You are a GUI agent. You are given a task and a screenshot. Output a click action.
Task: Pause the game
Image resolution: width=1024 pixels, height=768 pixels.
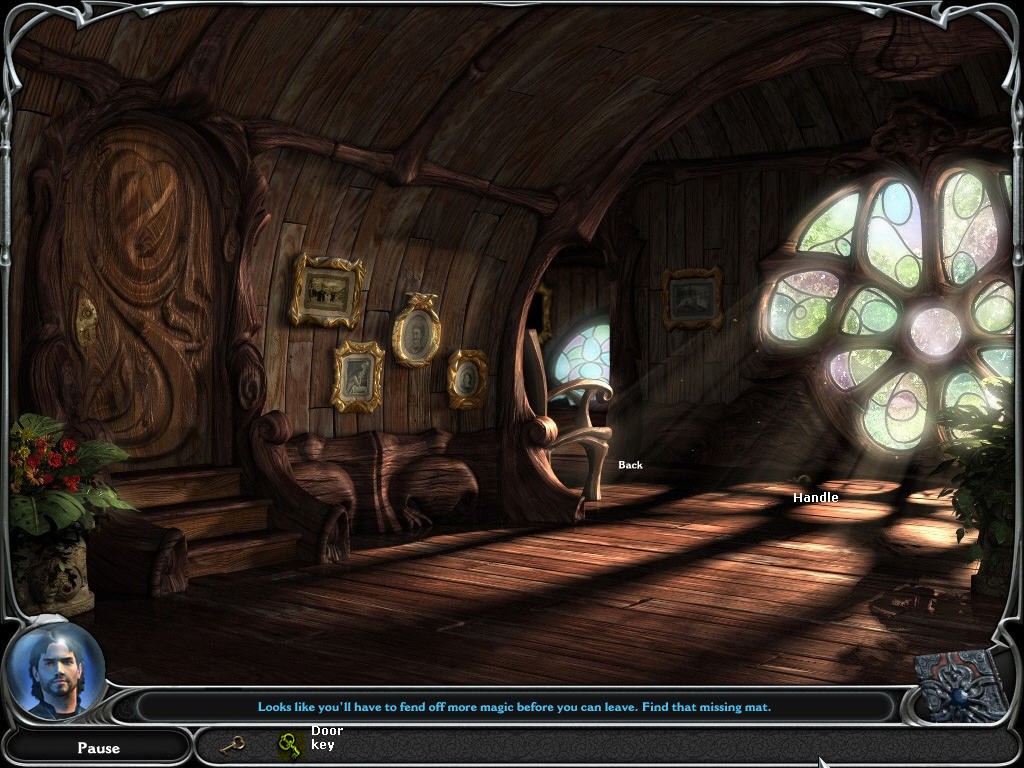[98, 747]
